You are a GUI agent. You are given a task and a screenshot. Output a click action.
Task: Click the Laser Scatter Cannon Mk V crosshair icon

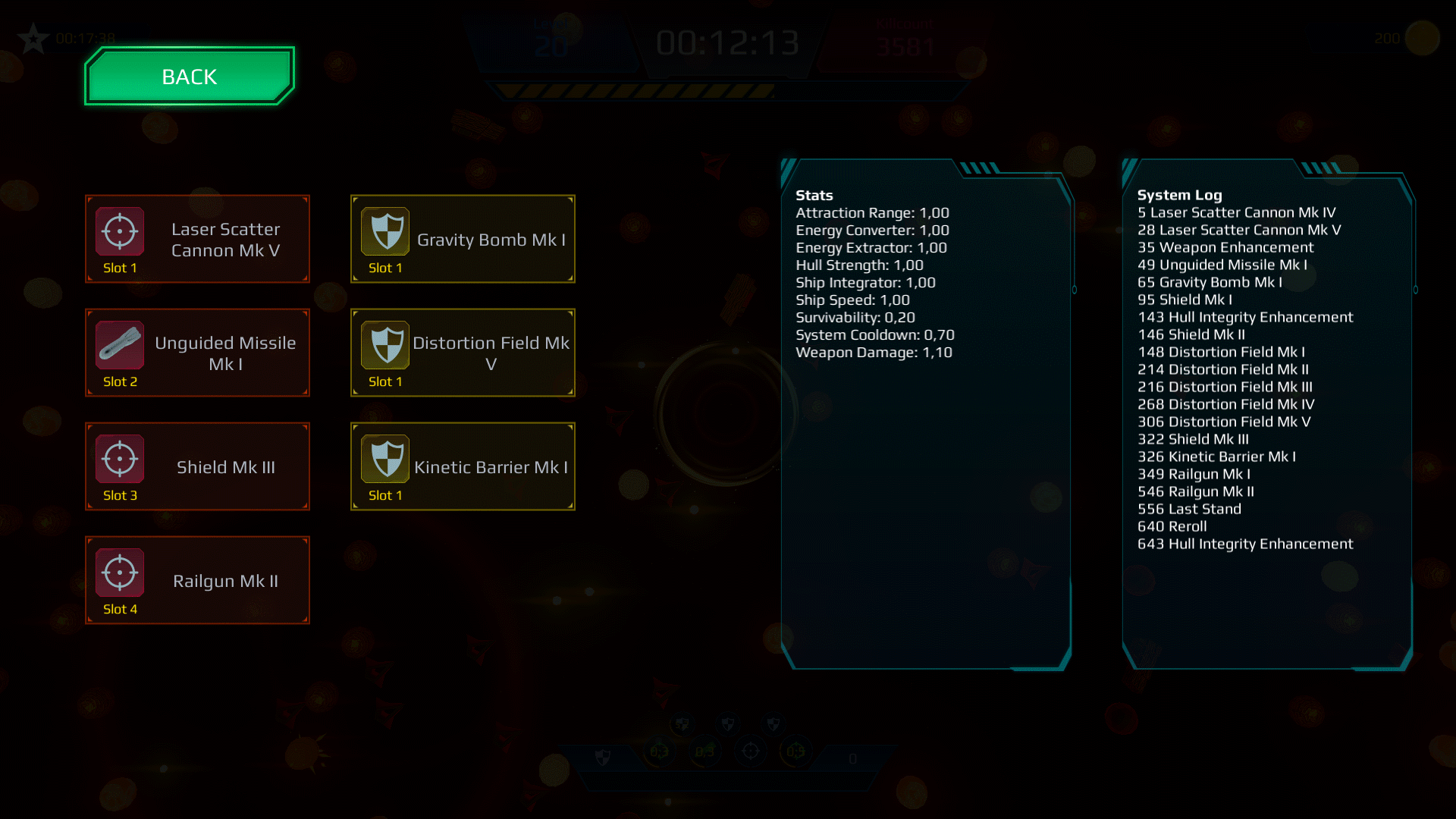(118, 231)
